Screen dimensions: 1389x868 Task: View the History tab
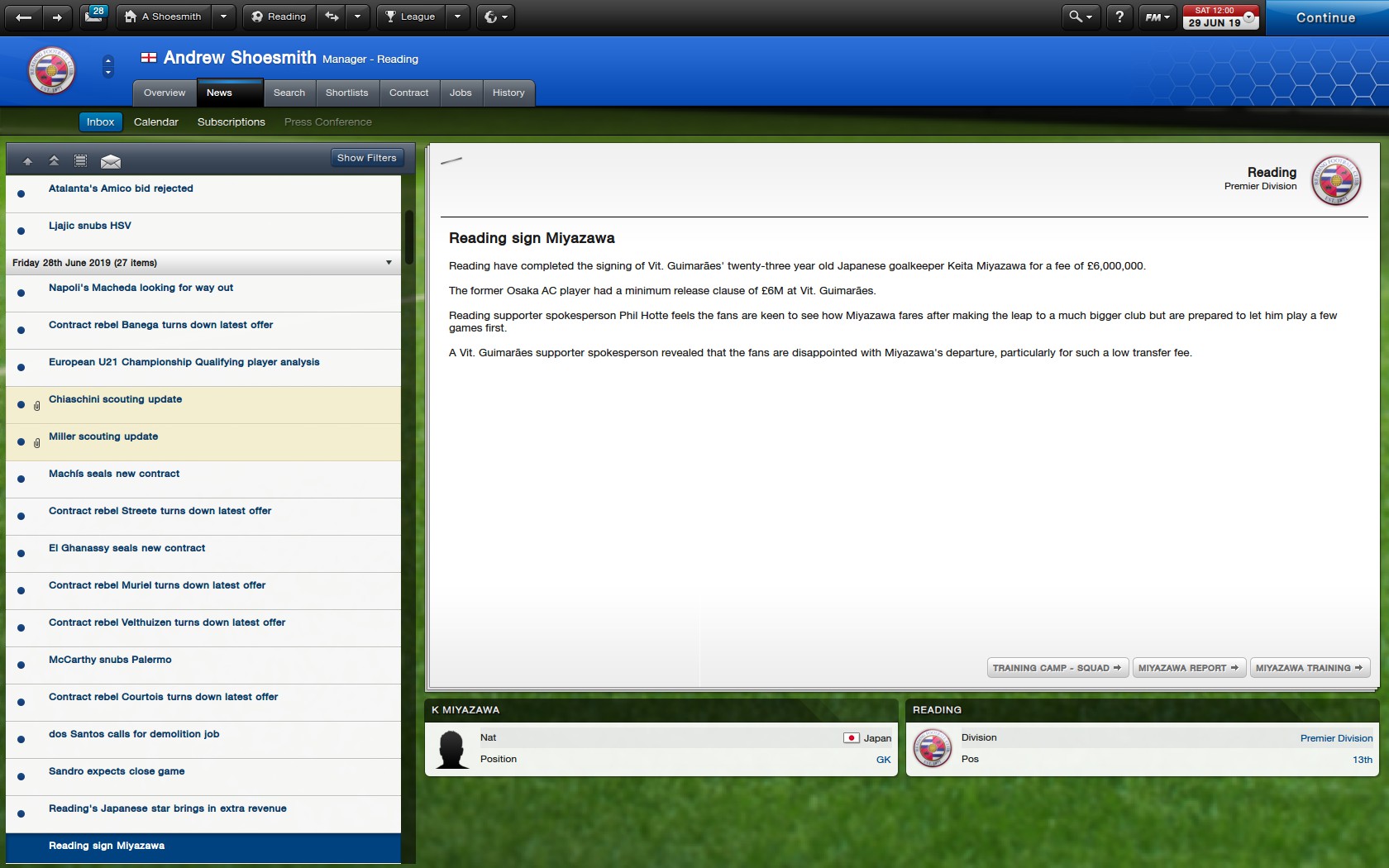(x=508, y=93)
